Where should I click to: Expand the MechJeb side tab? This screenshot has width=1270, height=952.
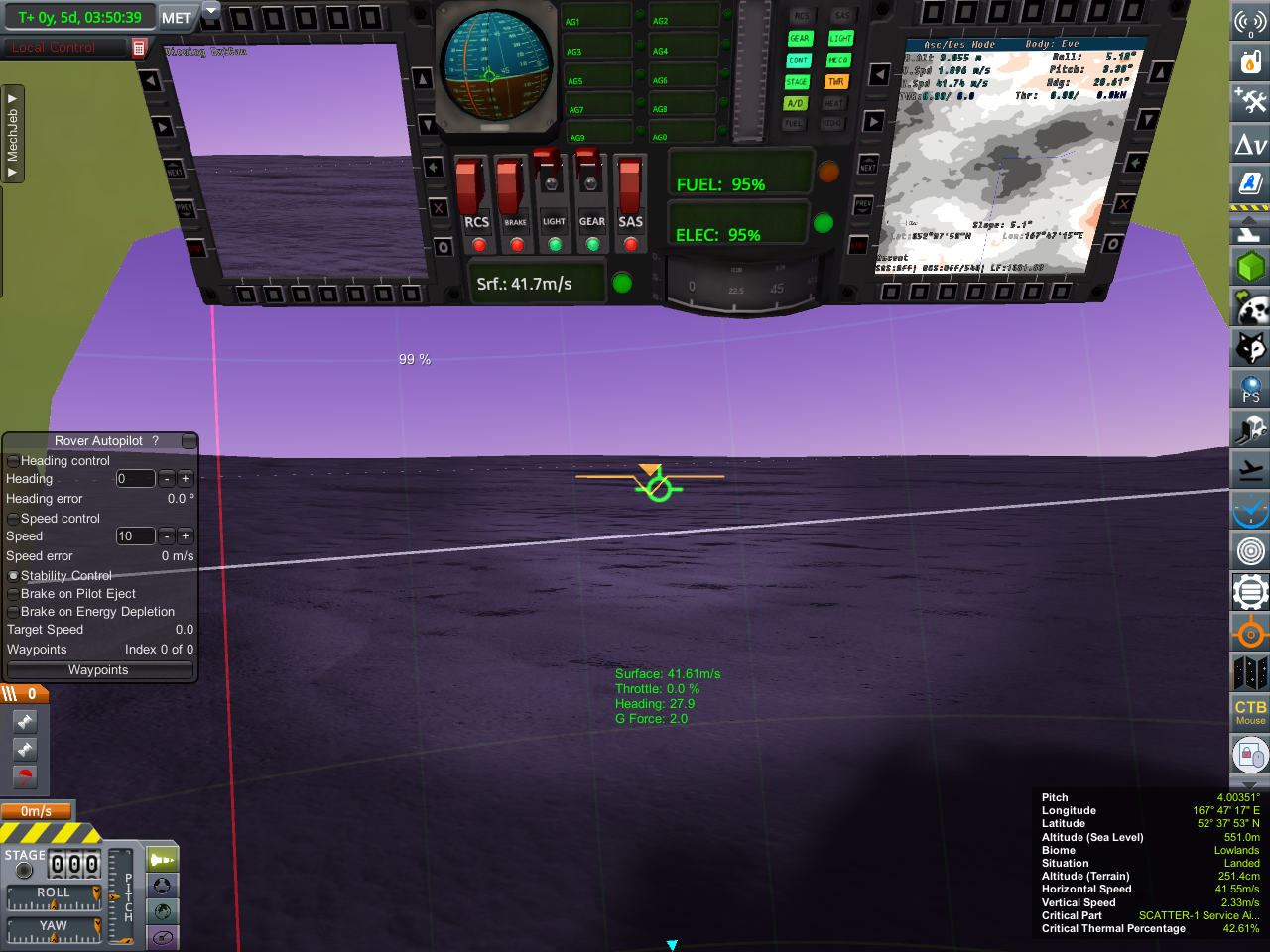pyautogui.click(x=13, y=134)
